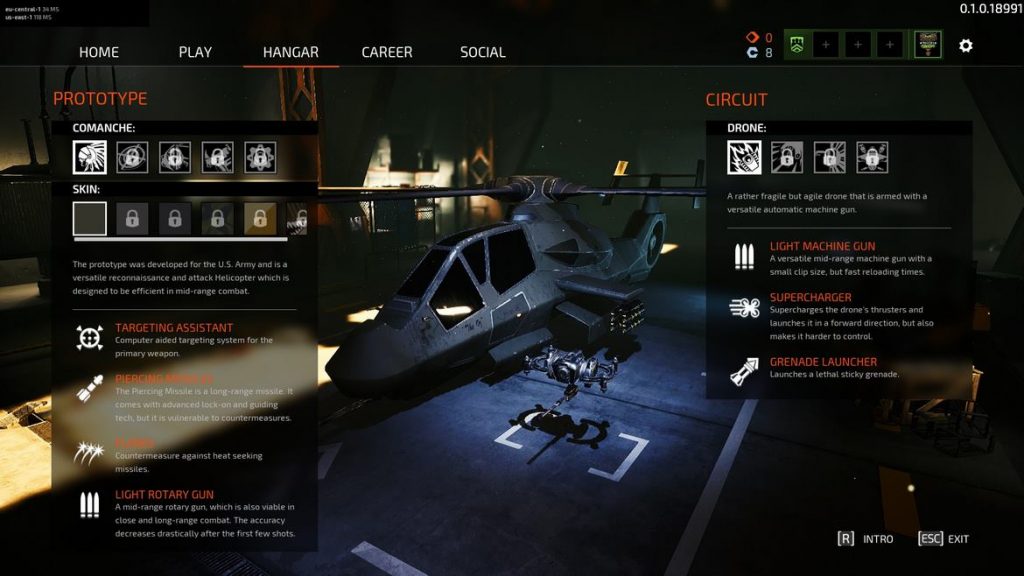Screen dimensions: 1024x576
Task: Open the Social tab
Action: coord(482,52)
